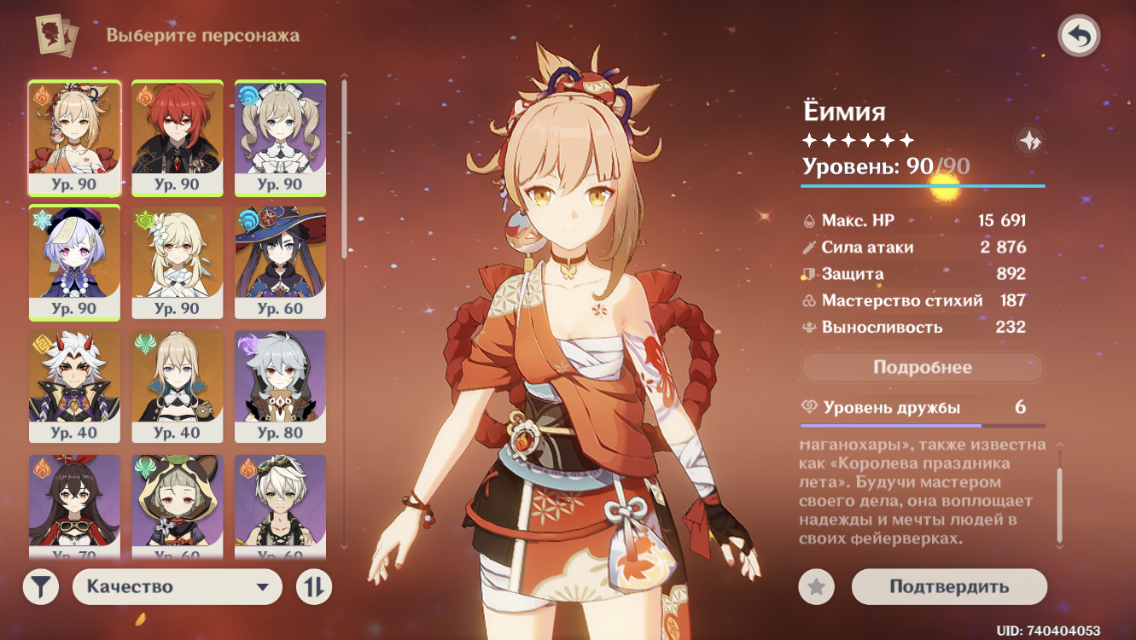Go back with the return arrow

point(1078,37)
